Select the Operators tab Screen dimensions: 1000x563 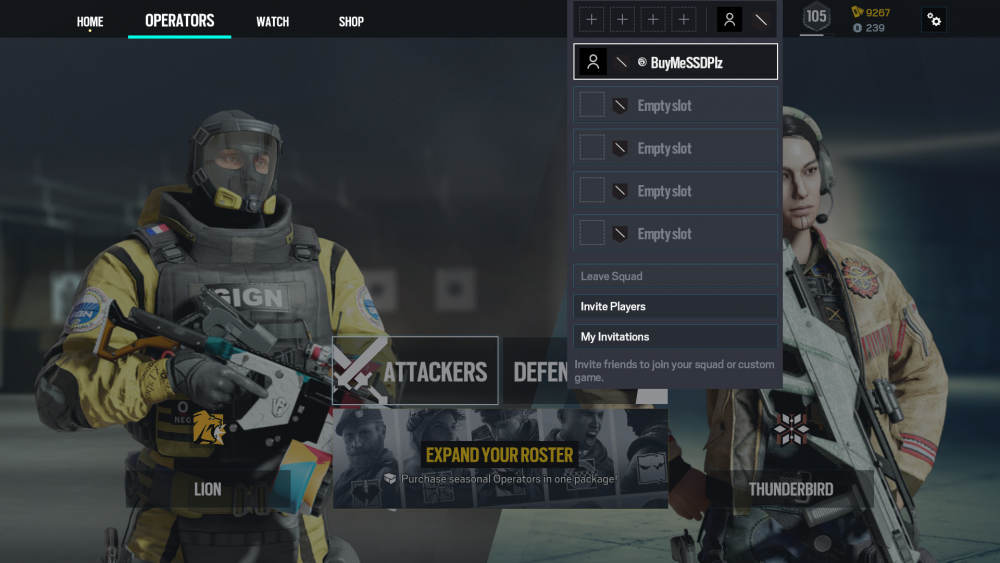click(180, 21)
